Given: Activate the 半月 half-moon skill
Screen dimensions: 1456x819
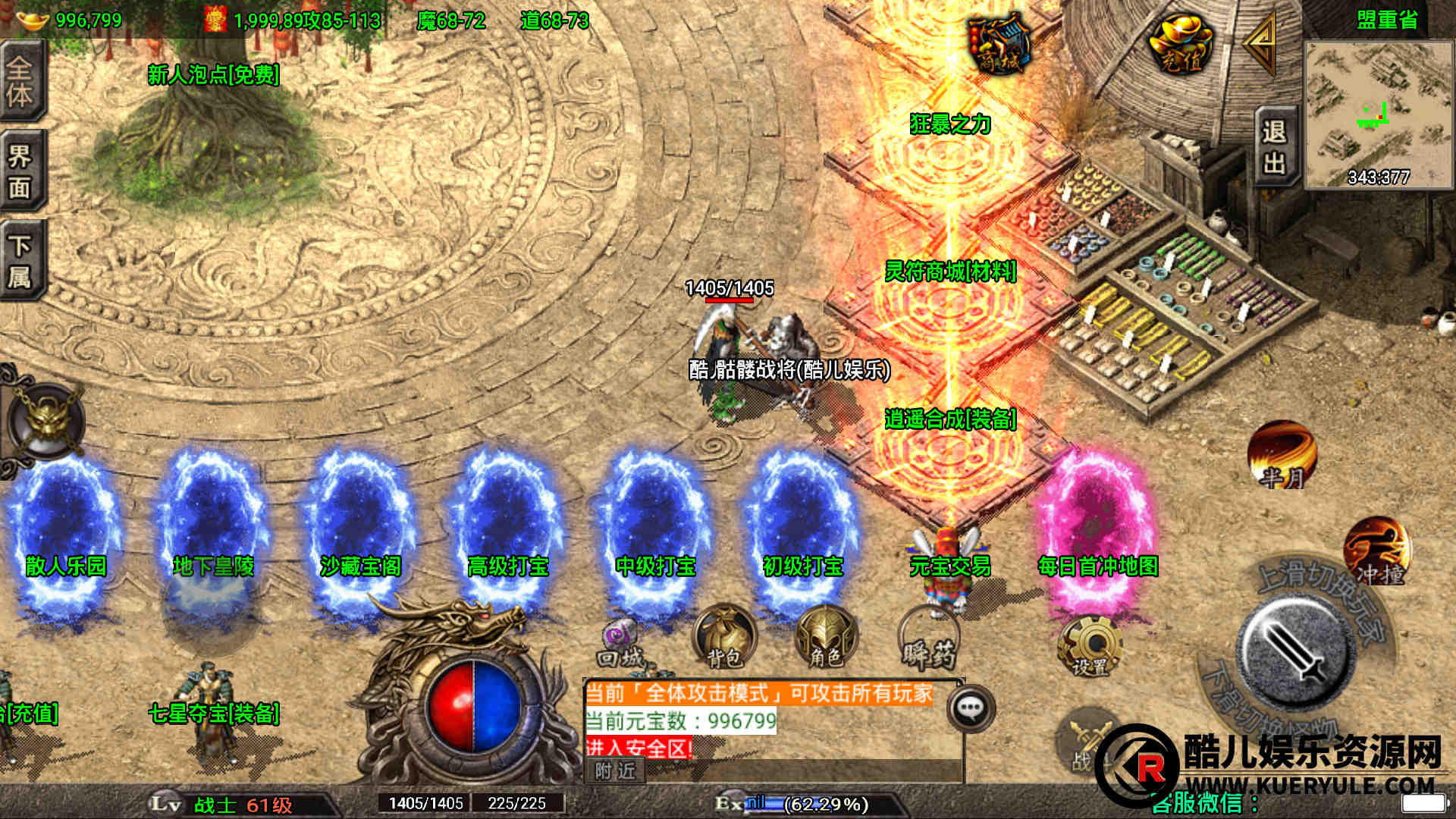Looking at the screenshot, I should click(1282, 455).
